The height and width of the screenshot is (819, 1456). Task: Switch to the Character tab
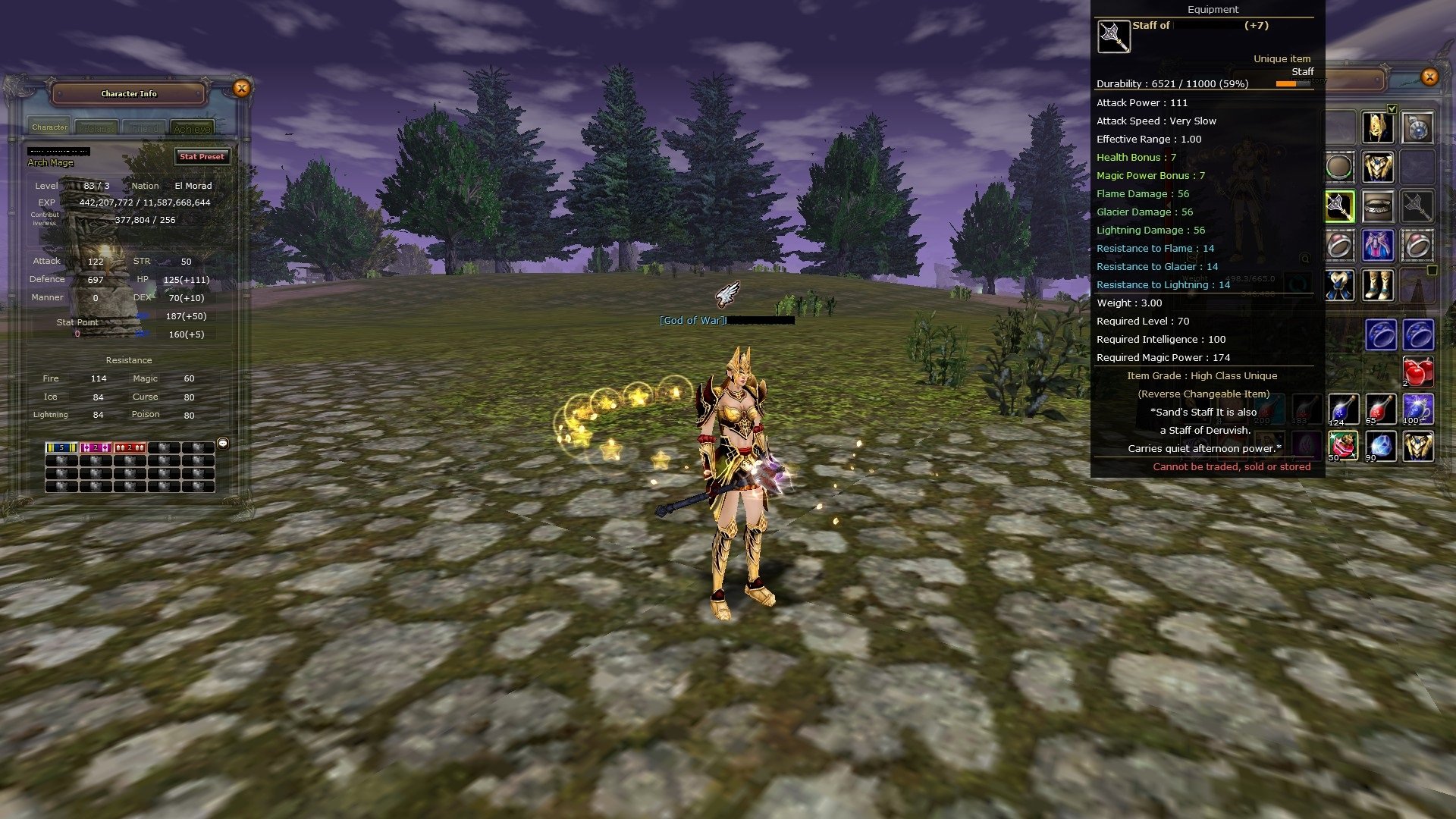[49, 127]
